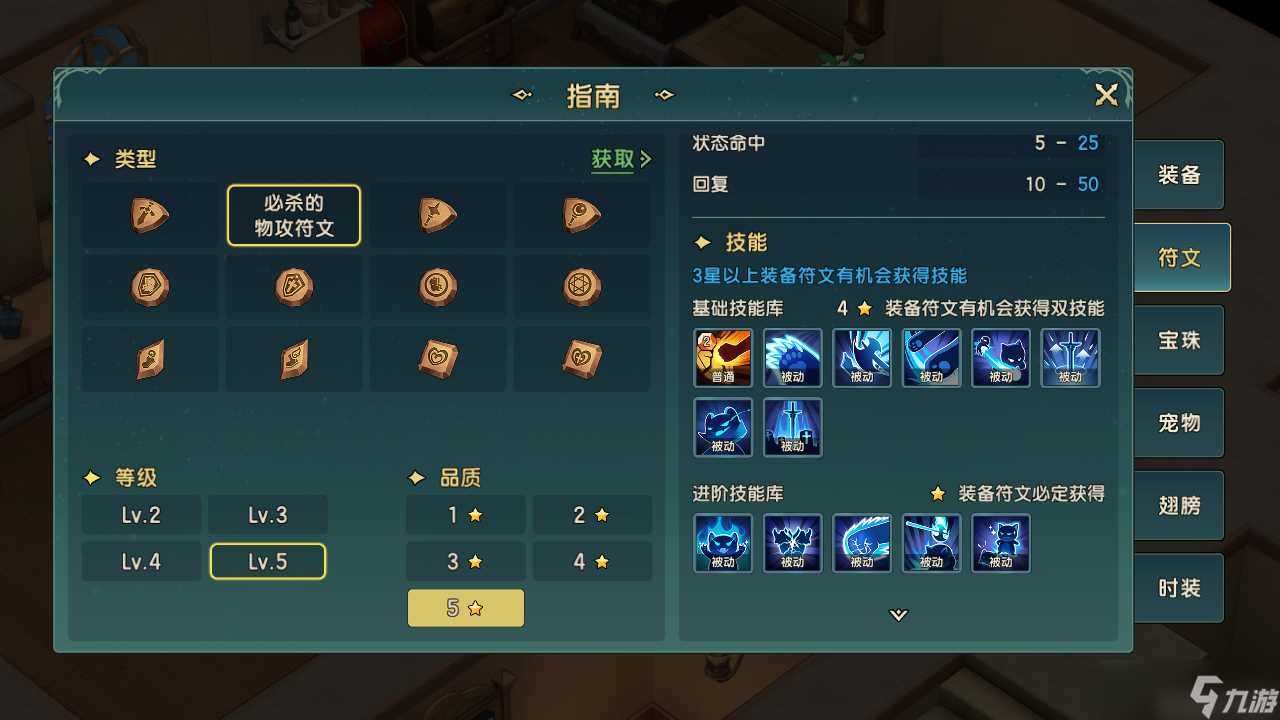Click the arrow rune type icon
Image resolution: width=1280 pixels, height=720 pixels.
click(437, 215)
